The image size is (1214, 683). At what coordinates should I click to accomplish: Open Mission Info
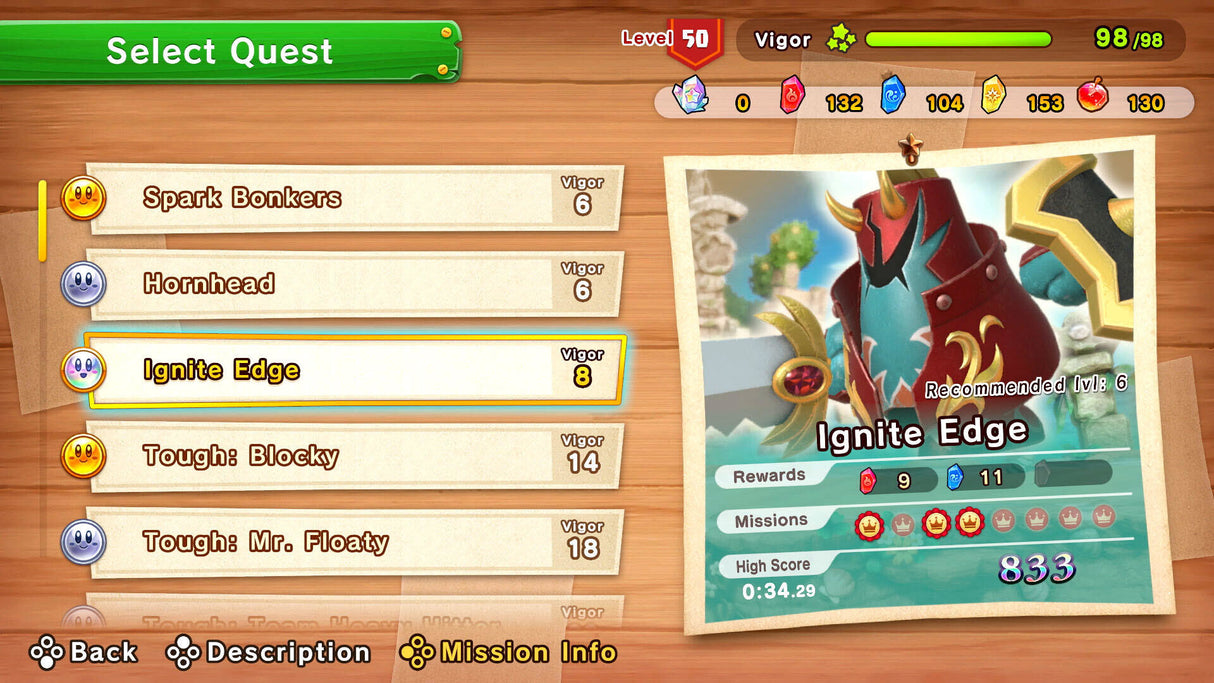pyautogui.click(x=508, y=653)
